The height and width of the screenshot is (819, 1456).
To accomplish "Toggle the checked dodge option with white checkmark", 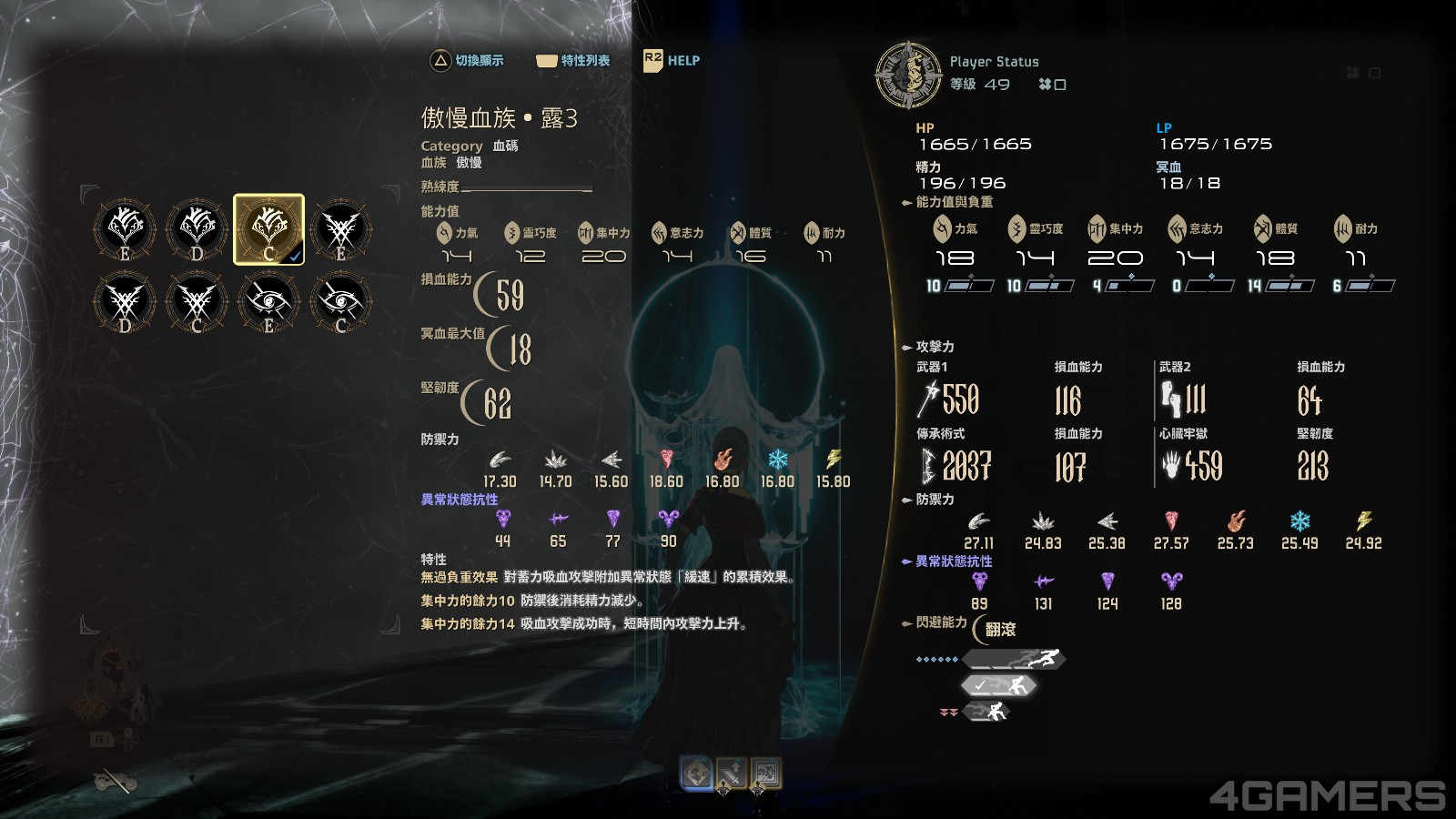I will click(998, 684).
